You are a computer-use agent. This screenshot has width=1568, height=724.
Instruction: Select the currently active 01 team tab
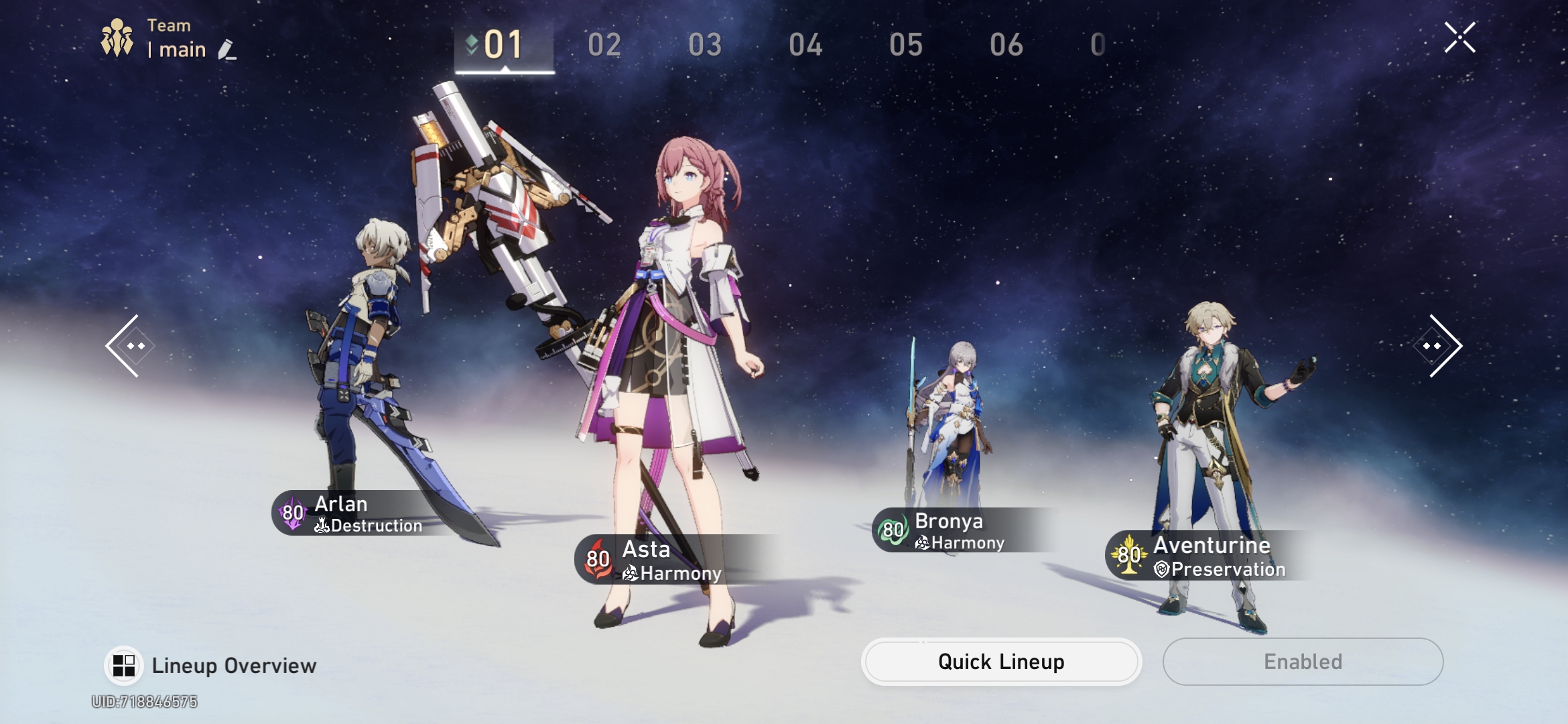(x=504, y=42)
